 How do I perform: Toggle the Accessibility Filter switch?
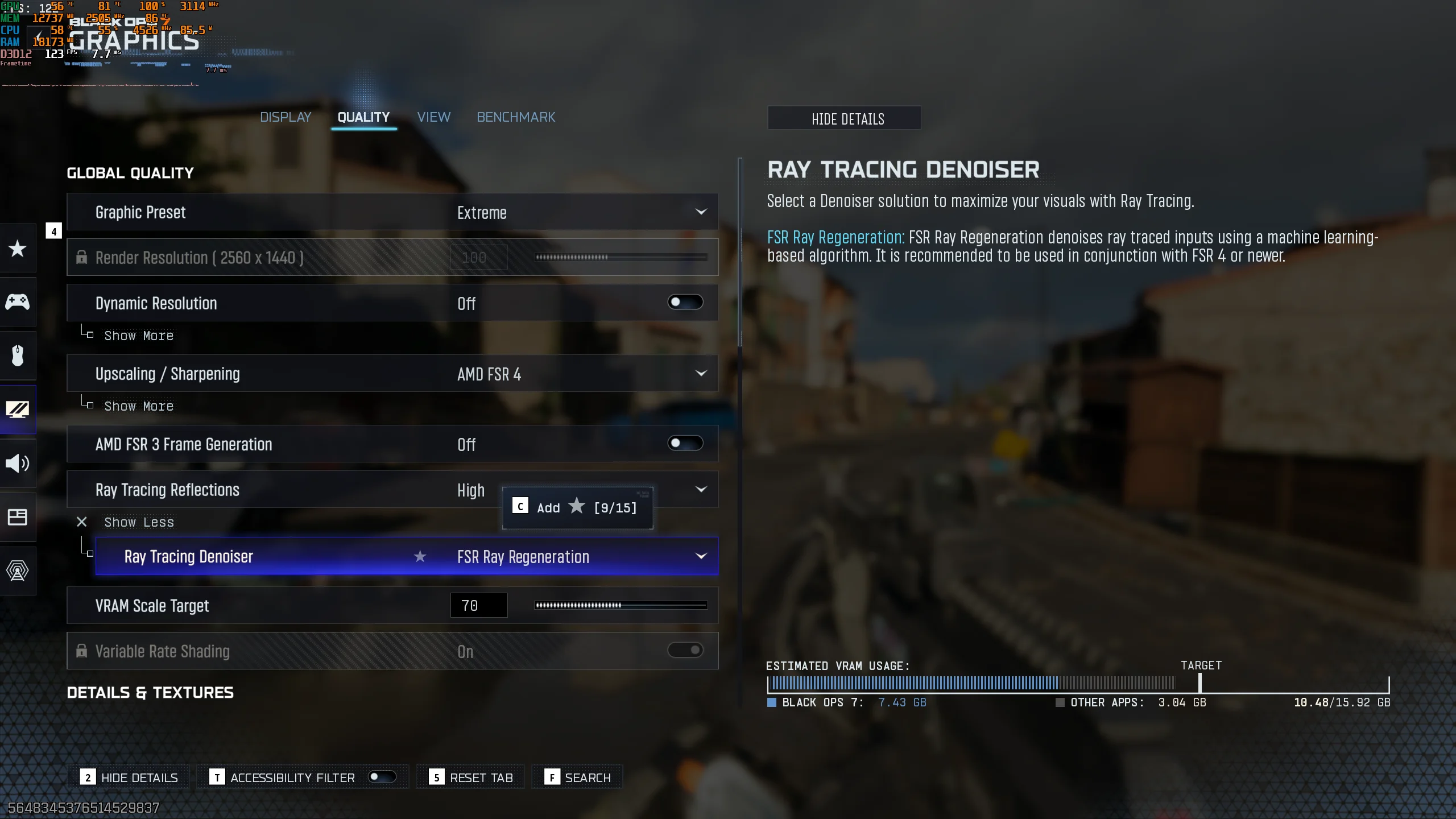tap(382, 776)
